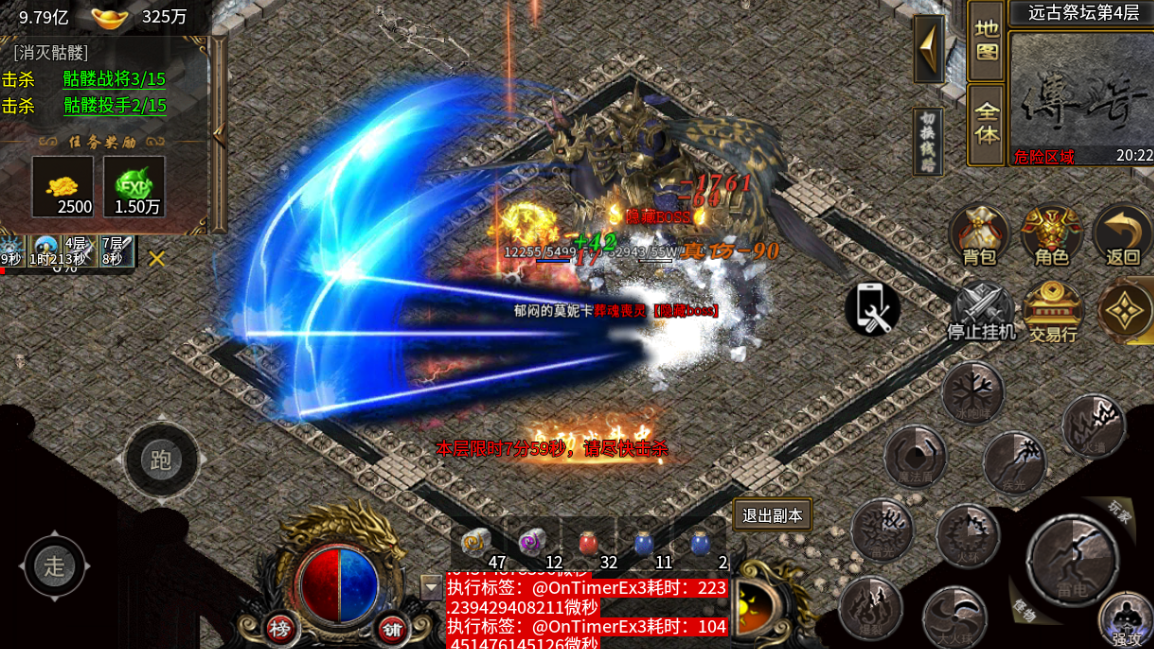Stop auto-battle with 停止挂机
This screenshot has height=649, width=1154.
981,310
